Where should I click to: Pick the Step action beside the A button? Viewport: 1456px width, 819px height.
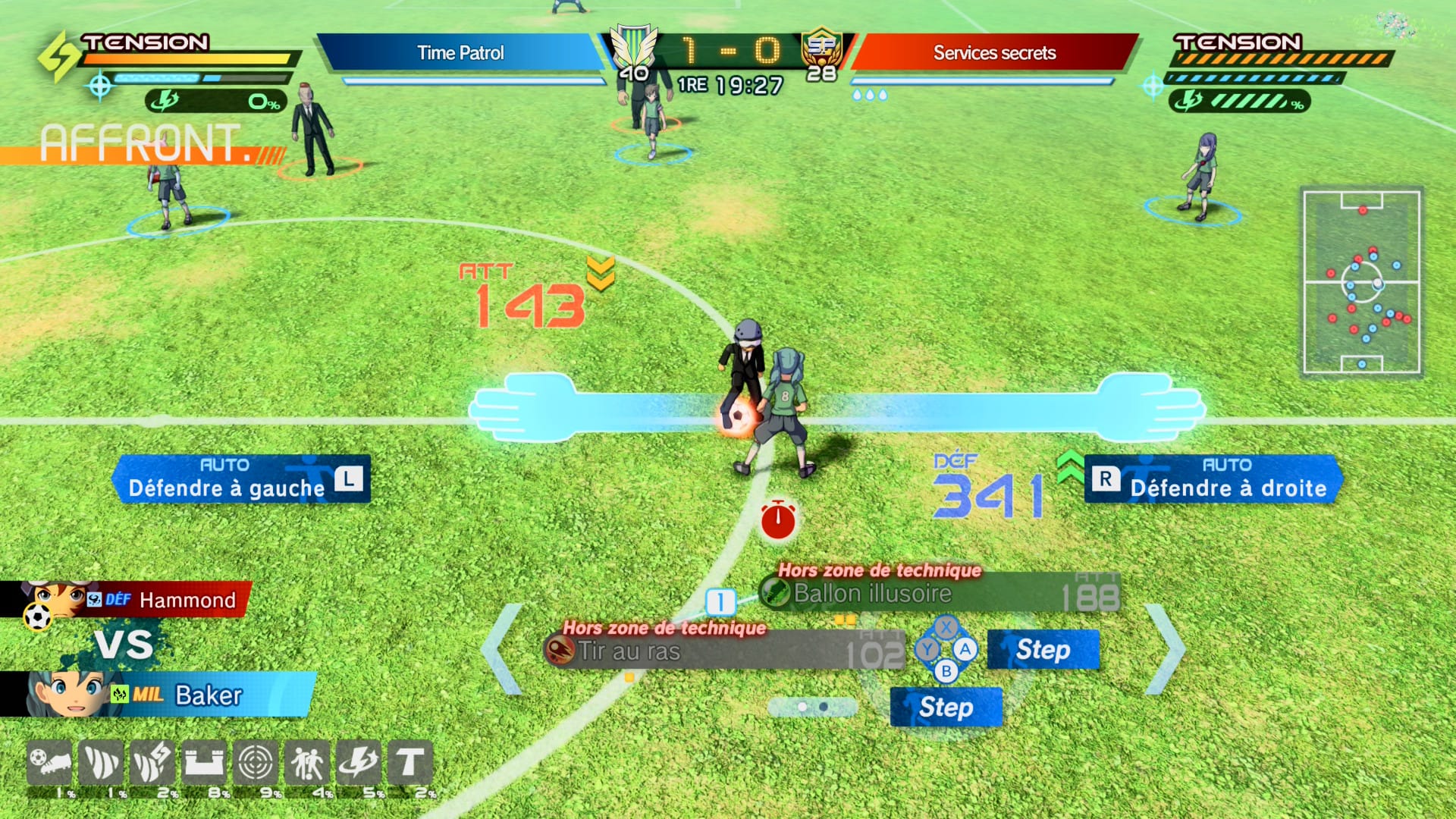point(1043,650)
